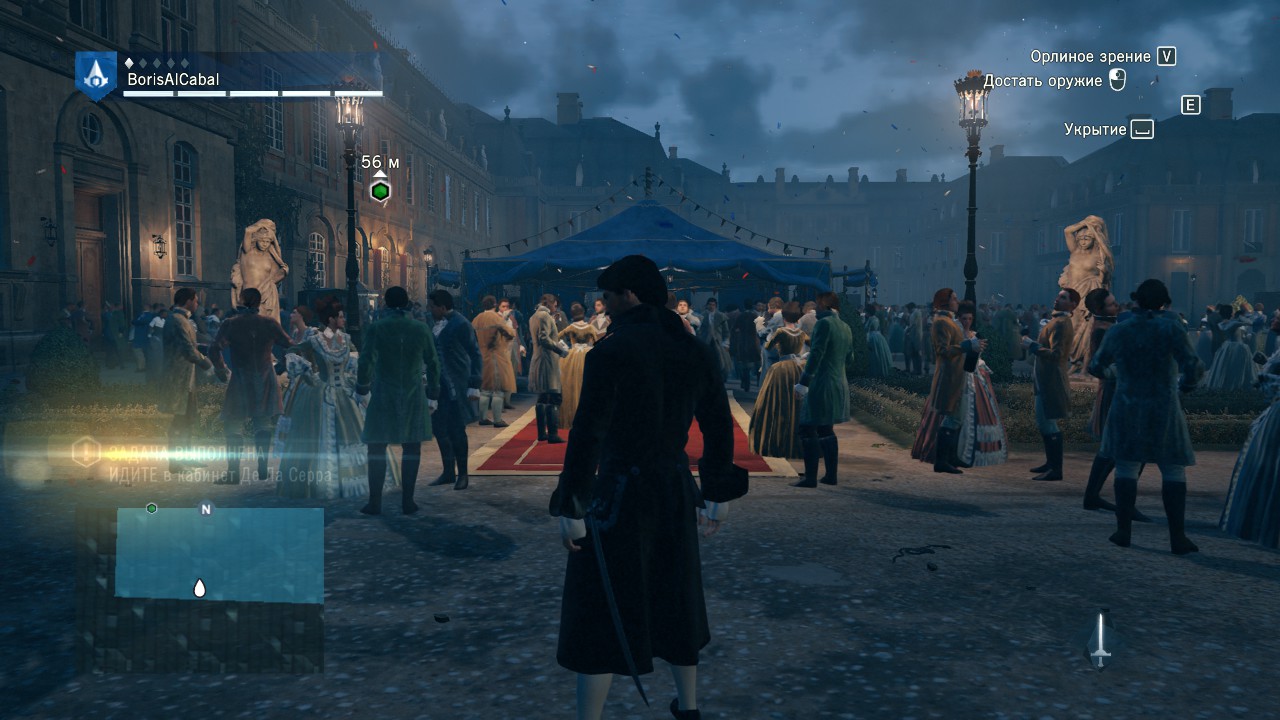Click the N compass marker on minimap
Image resolution: width=1280 pixels, height=720 pixels.
204,509
